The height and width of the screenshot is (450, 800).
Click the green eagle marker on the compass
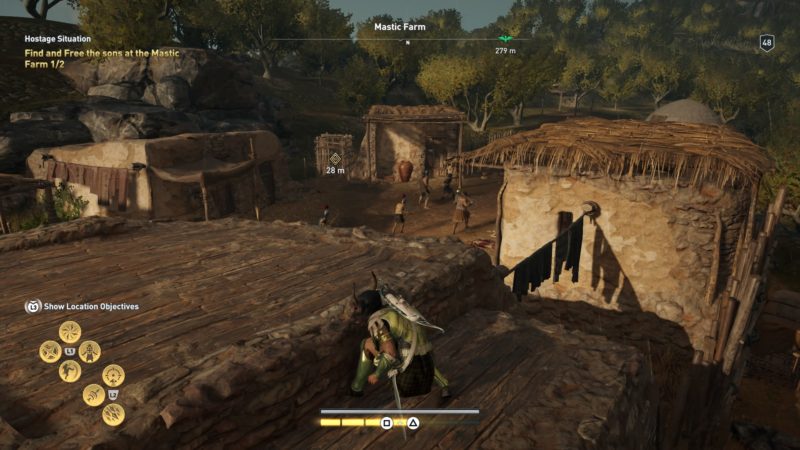[x=506, y=40]
